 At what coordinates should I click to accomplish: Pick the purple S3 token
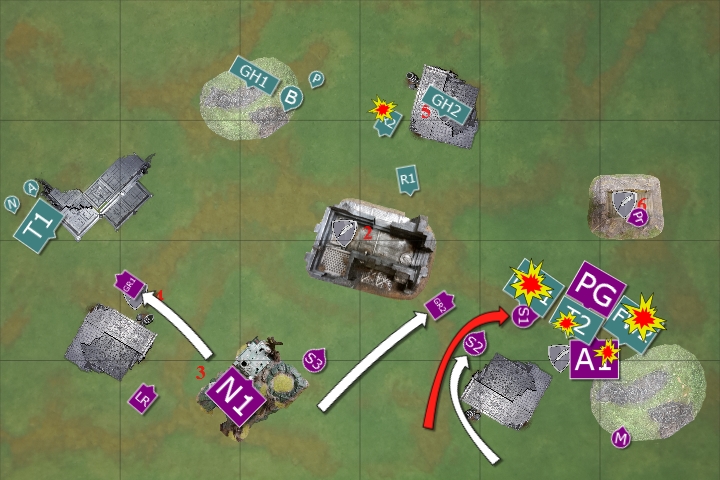point(315,358)
